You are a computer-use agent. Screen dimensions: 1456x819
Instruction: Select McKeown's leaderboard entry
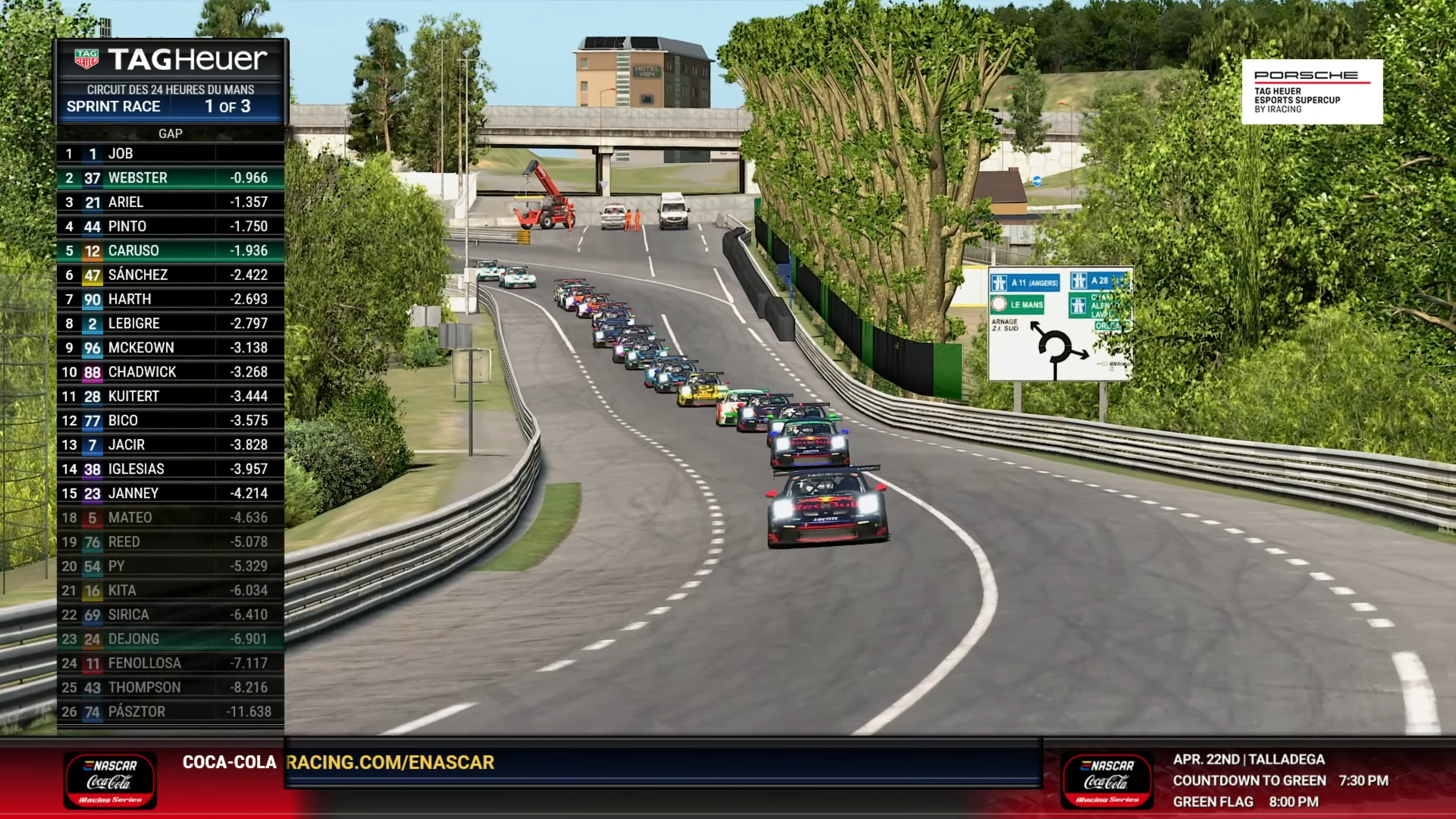[170, 348]
